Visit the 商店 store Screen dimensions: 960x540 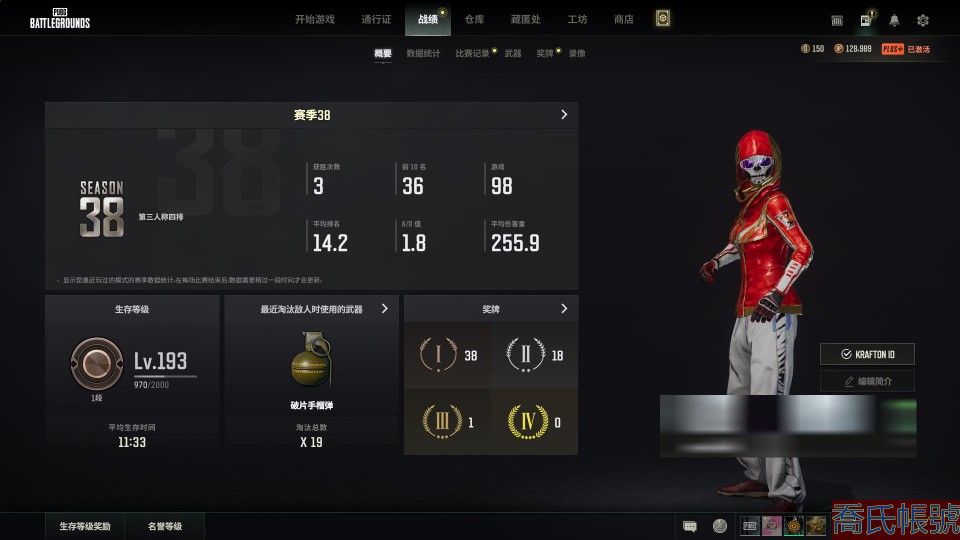click(624, 19)
